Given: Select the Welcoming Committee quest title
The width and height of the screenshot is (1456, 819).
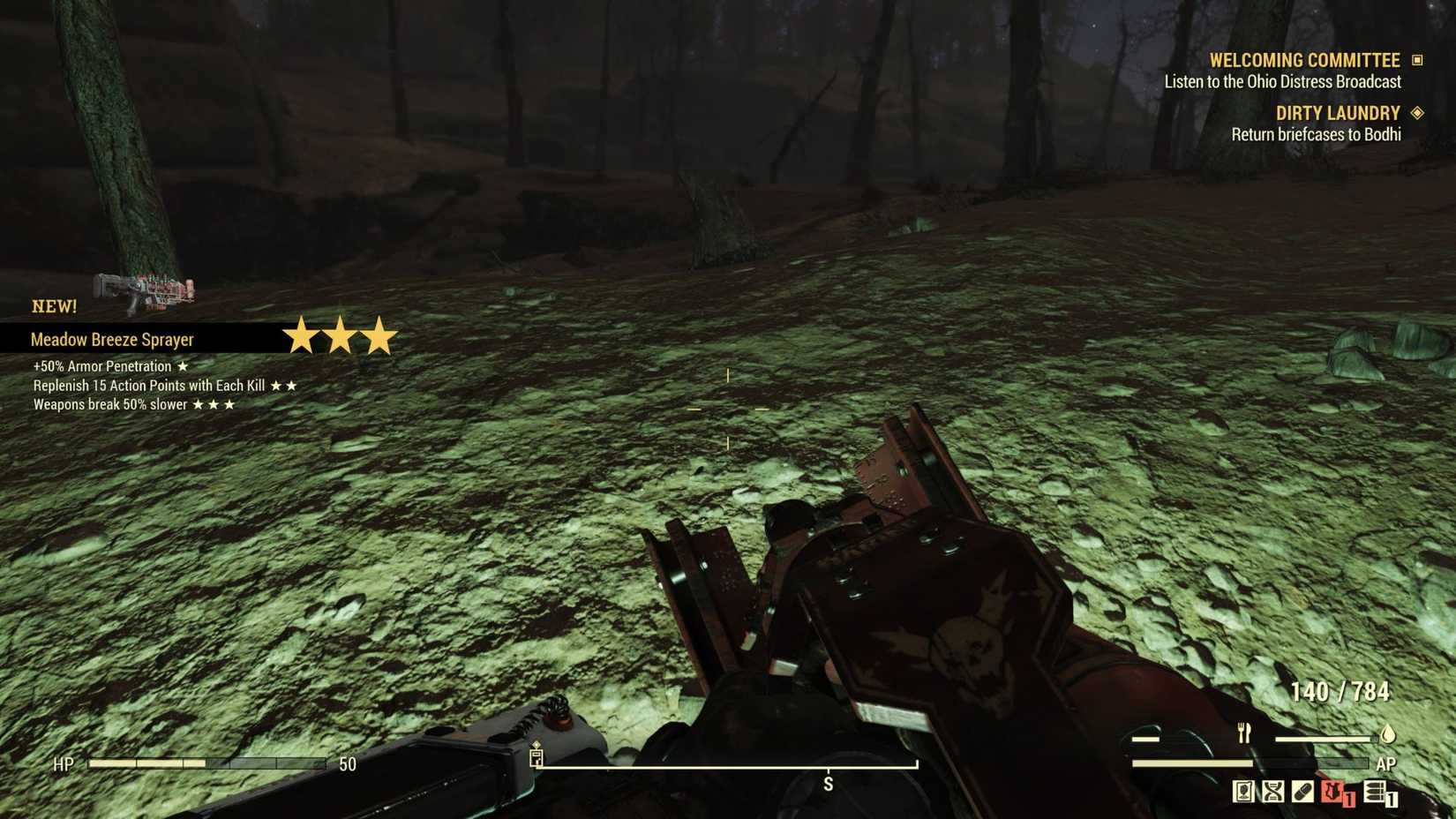Looking at the screenshot, I should coord(1305,60).
